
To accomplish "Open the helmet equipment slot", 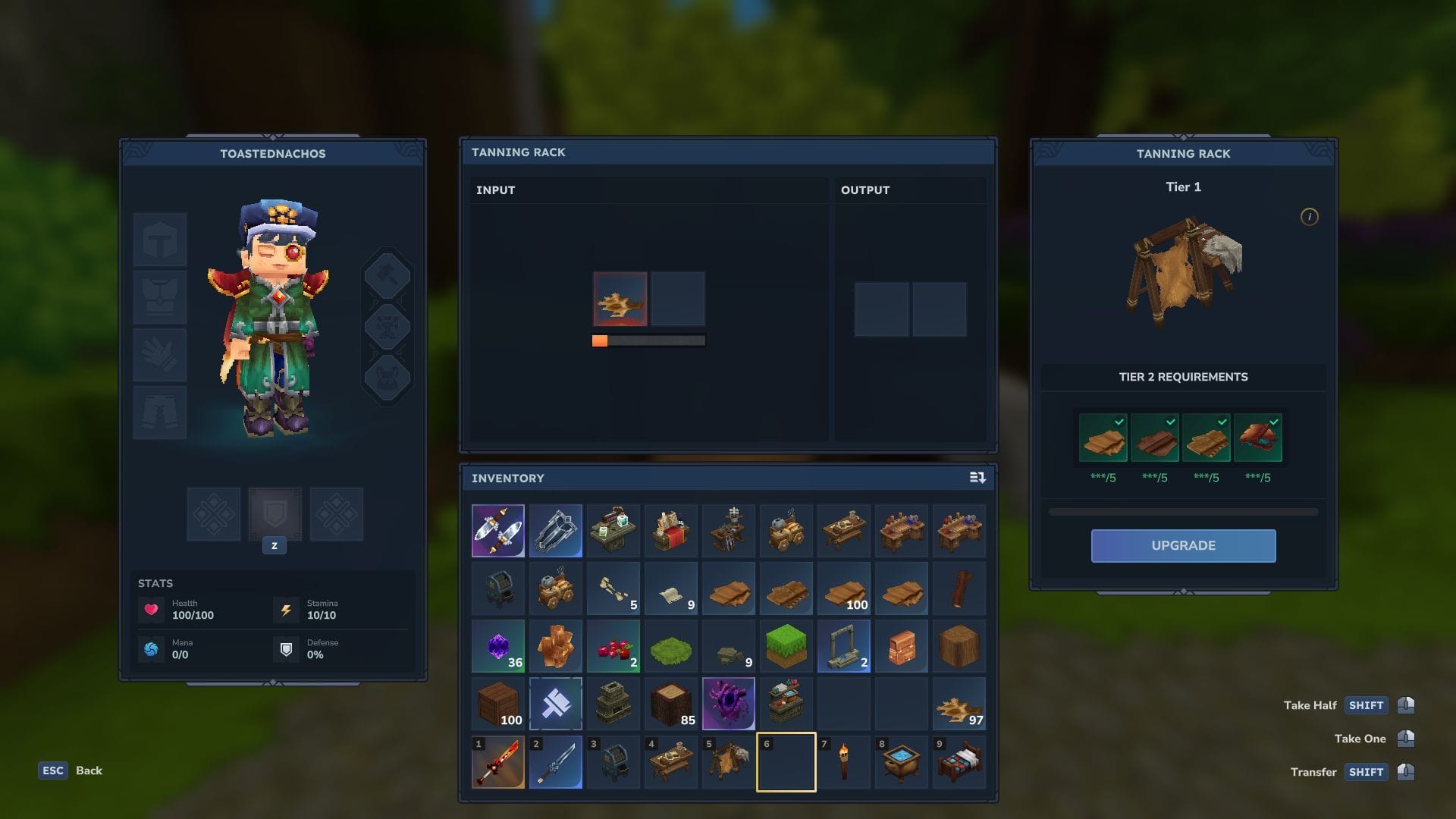I will 160,240.
